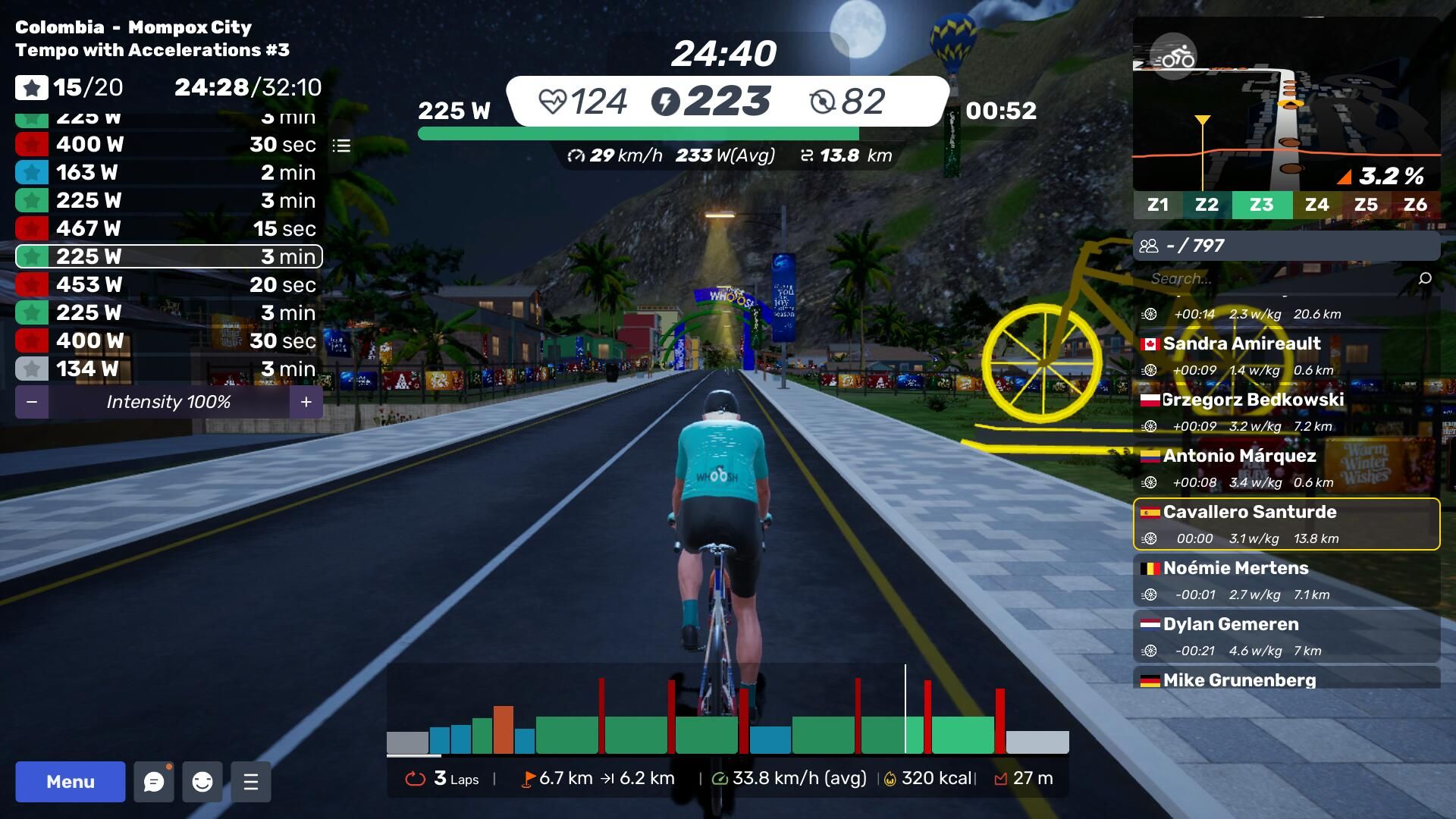Screen dimensions: 1456x819
Task: Select Cavallero Santurde's highlighted rider row
Action: (x=1286, y=524)
